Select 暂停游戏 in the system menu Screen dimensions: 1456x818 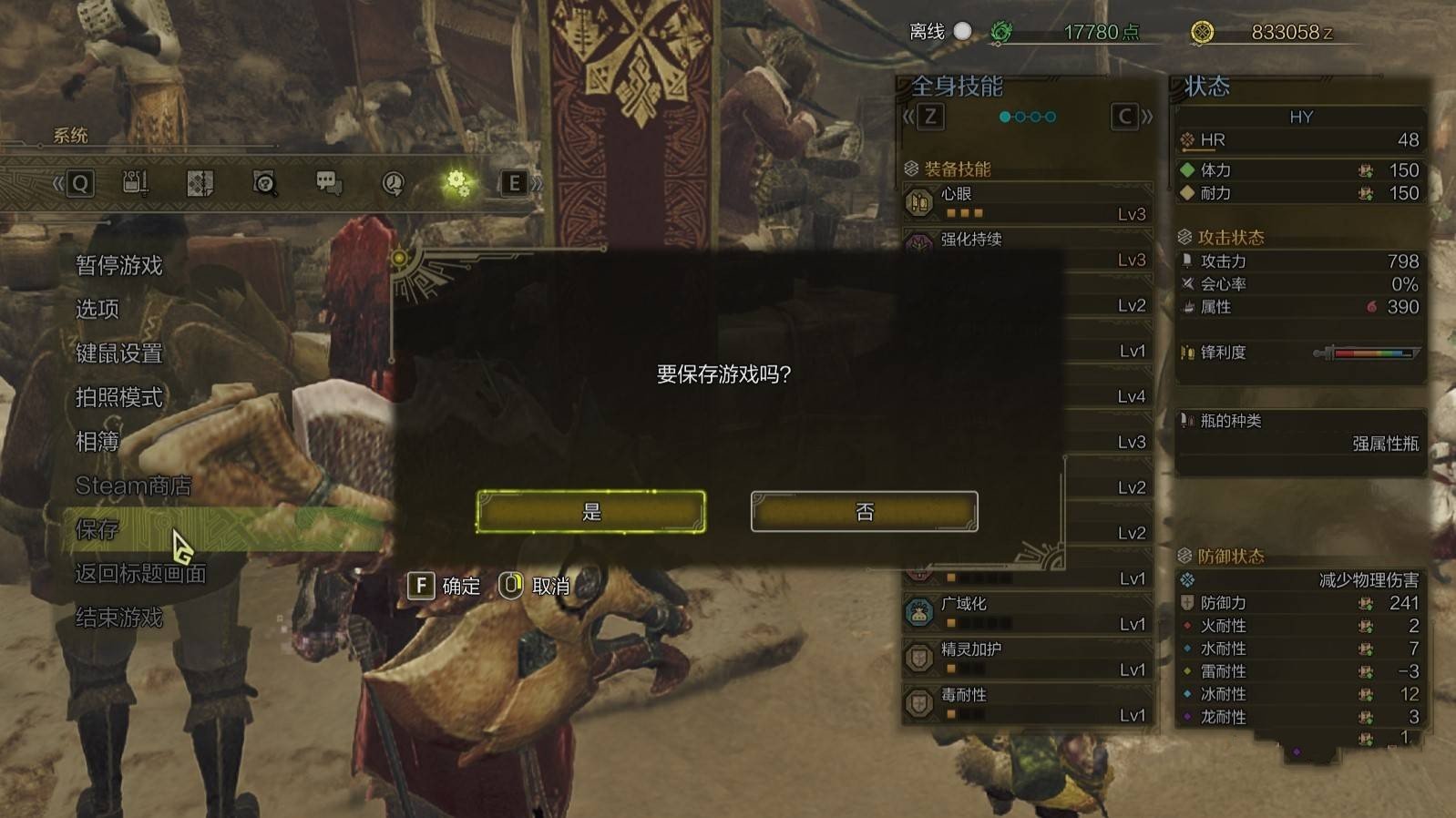coord(119,265)
